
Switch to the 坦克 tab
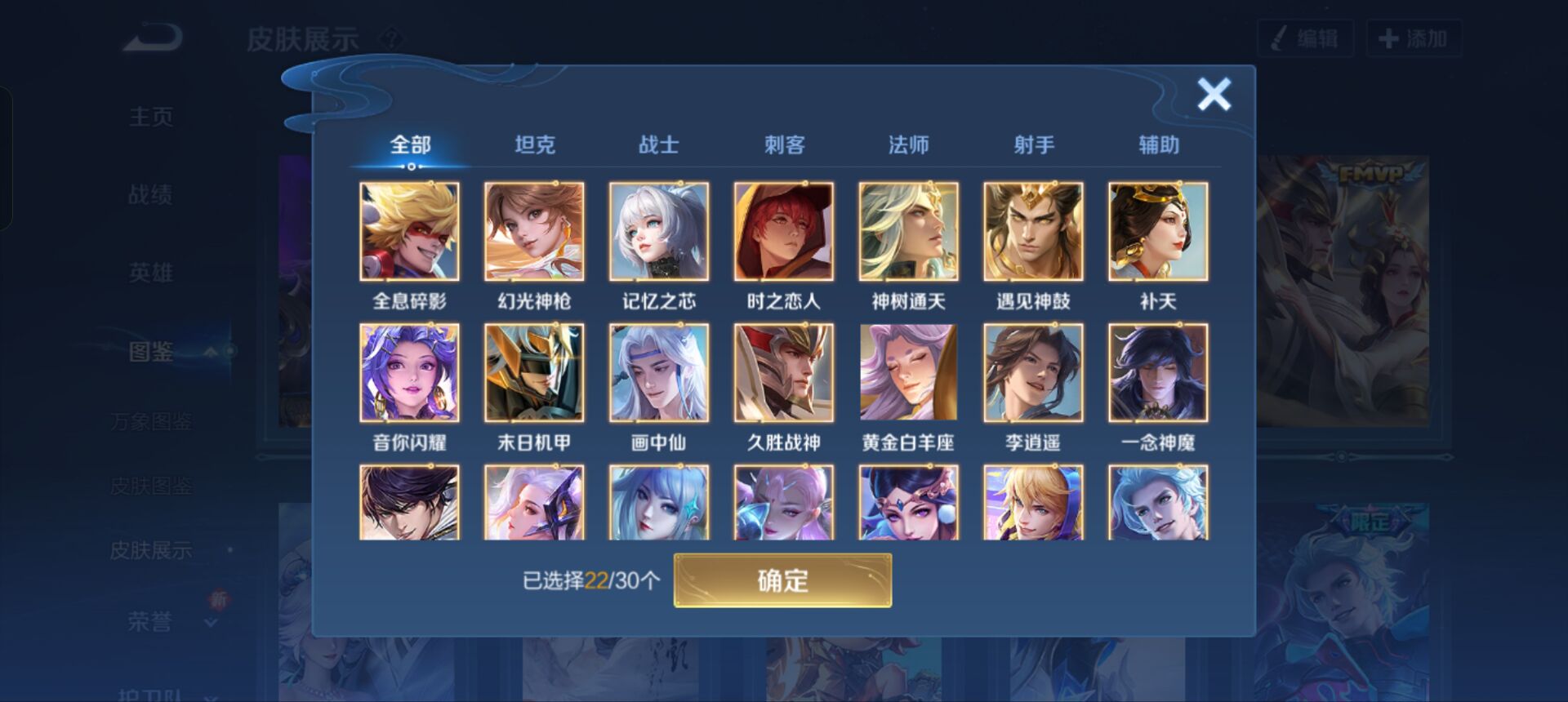(x=535, y=144)
